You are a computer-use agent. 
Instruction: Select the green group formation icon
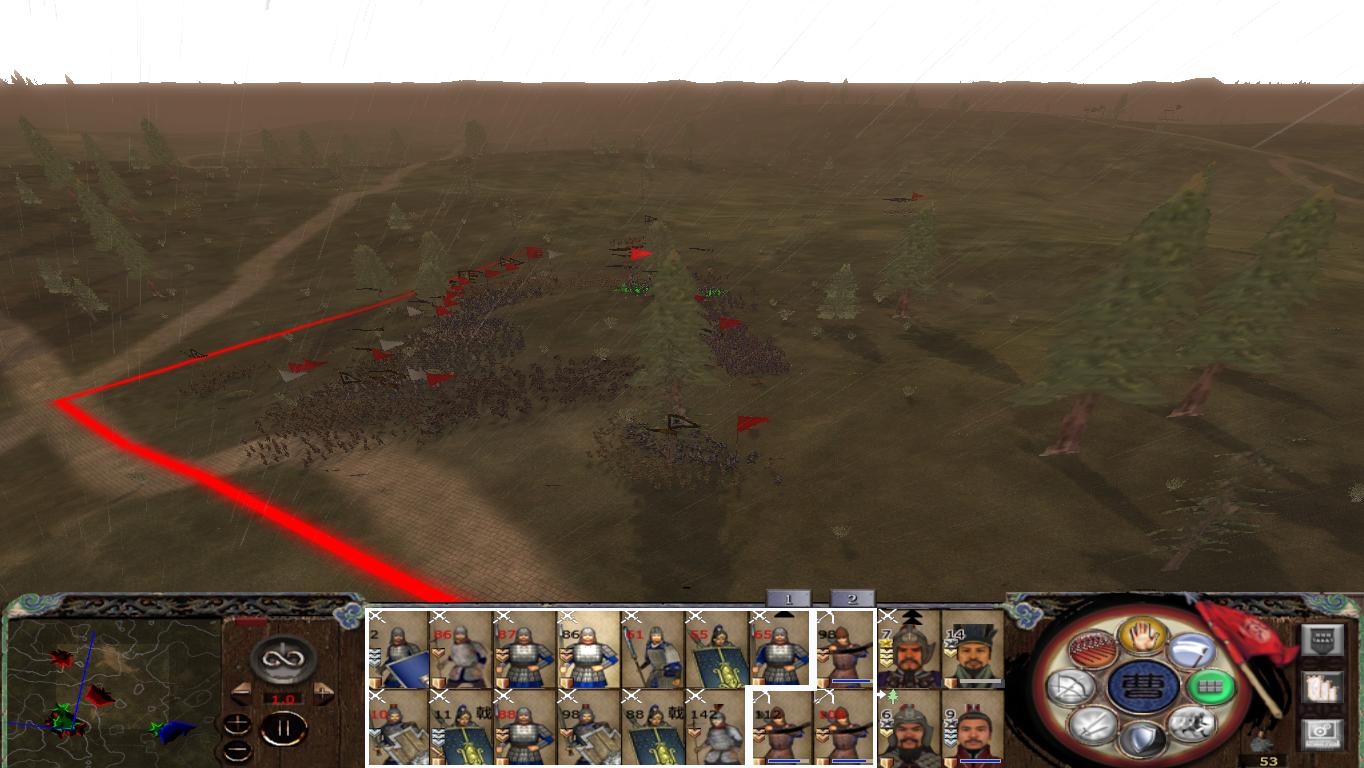(1211, 687)
